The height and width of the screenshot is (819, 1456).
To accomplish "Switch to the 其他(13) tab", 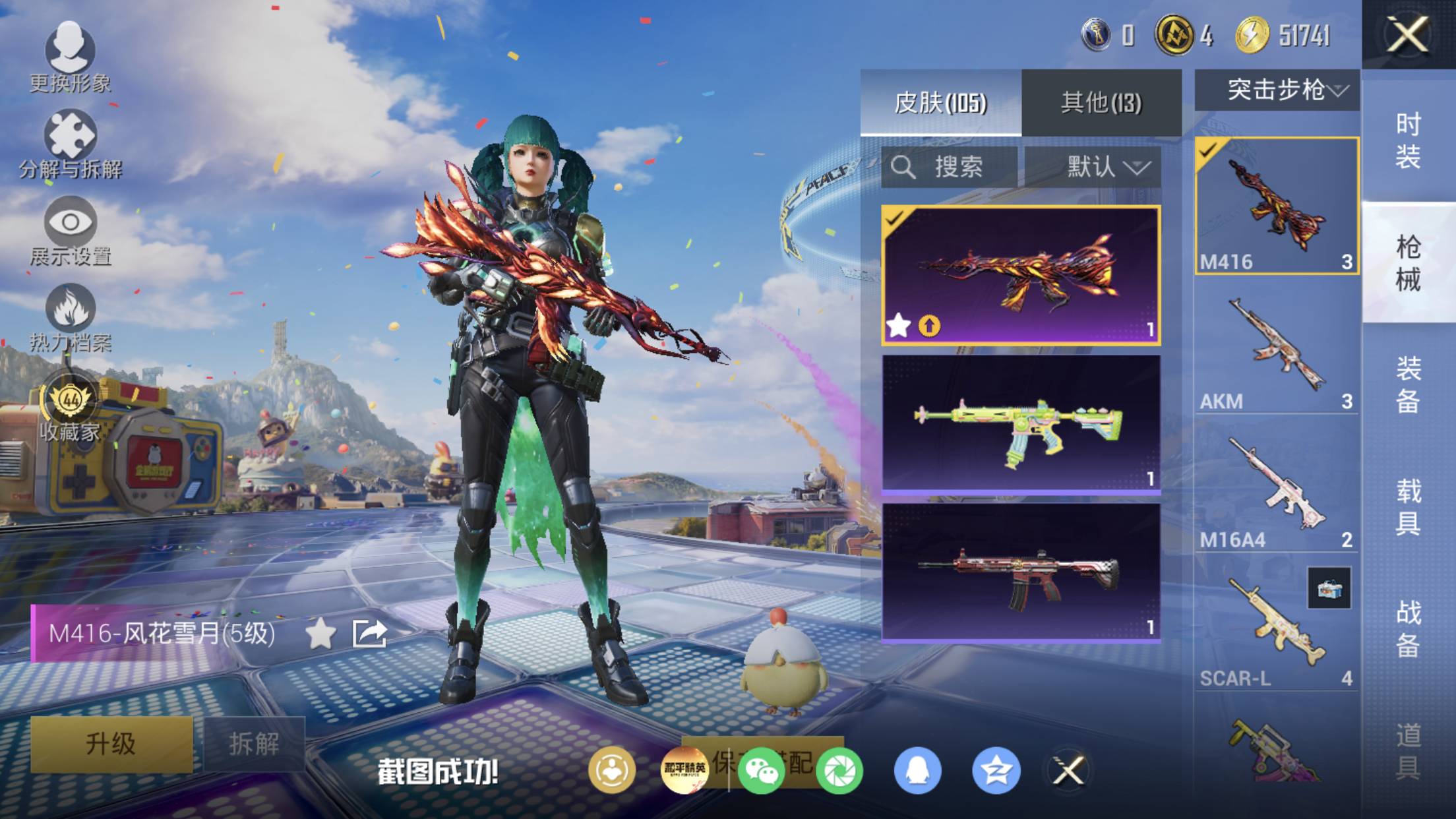I will point(1101,103).
